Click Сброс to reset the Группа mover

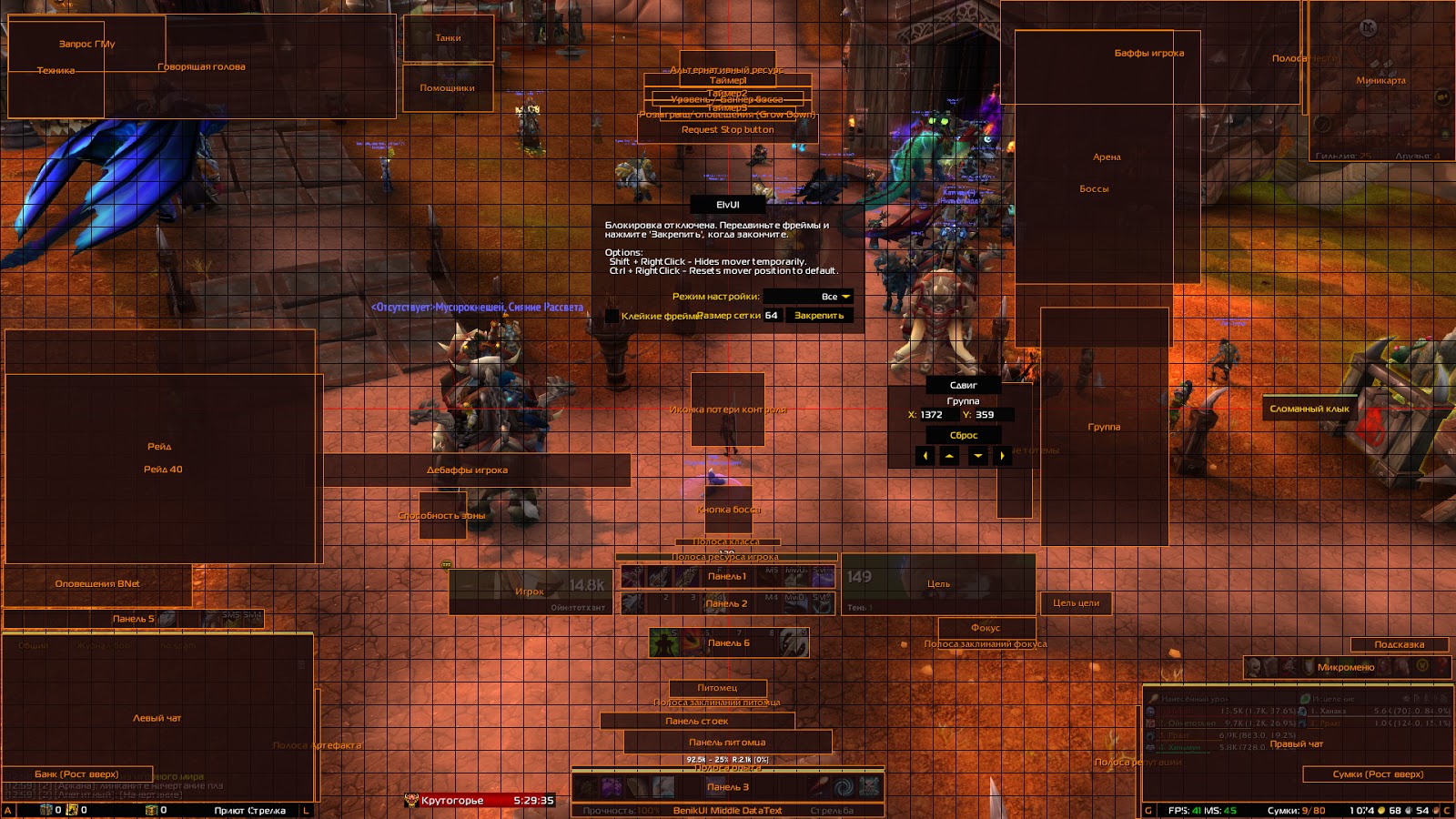tap(964, 435)
